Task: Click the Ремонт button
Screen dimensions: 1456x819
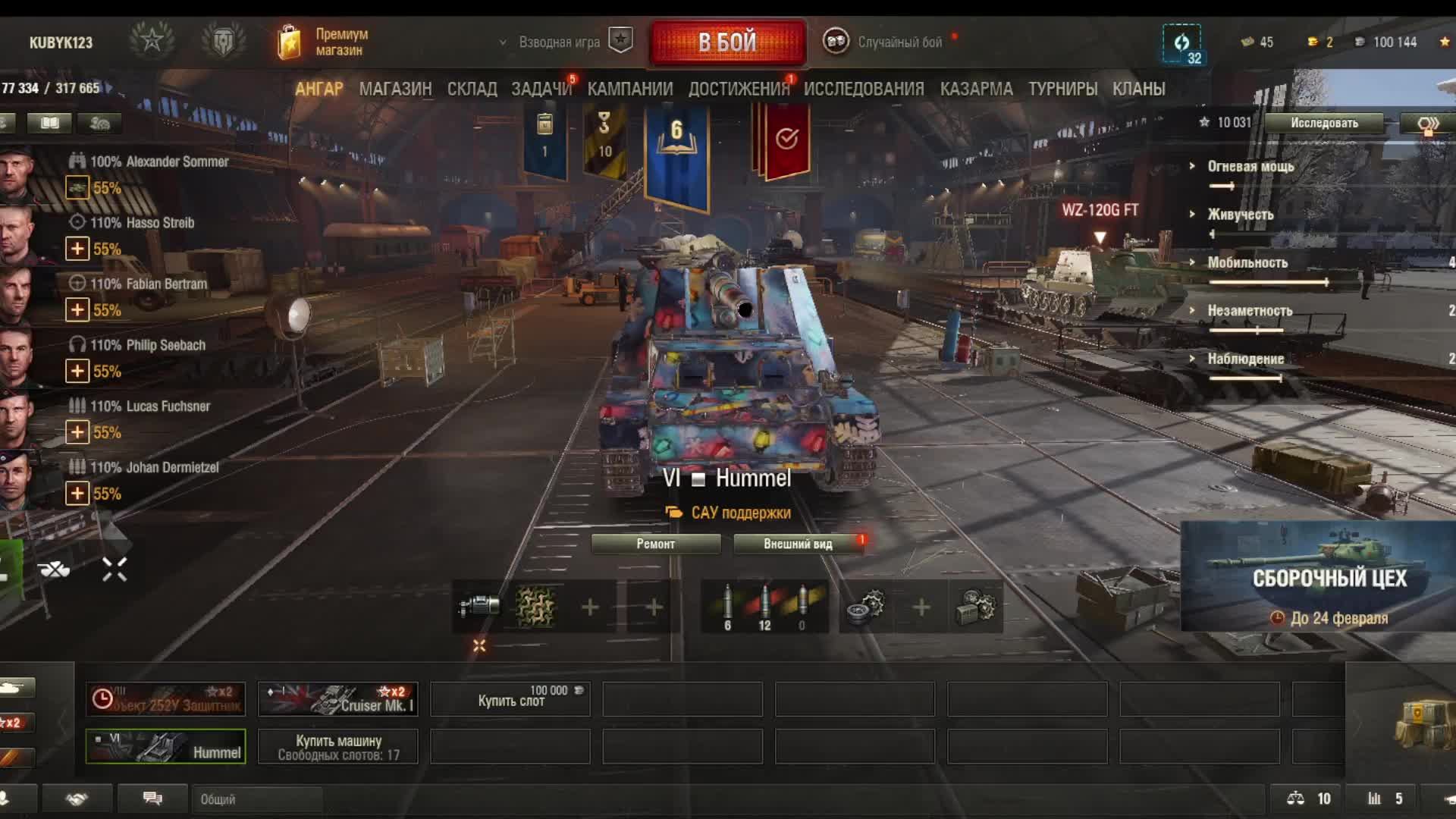Action: 655,544
